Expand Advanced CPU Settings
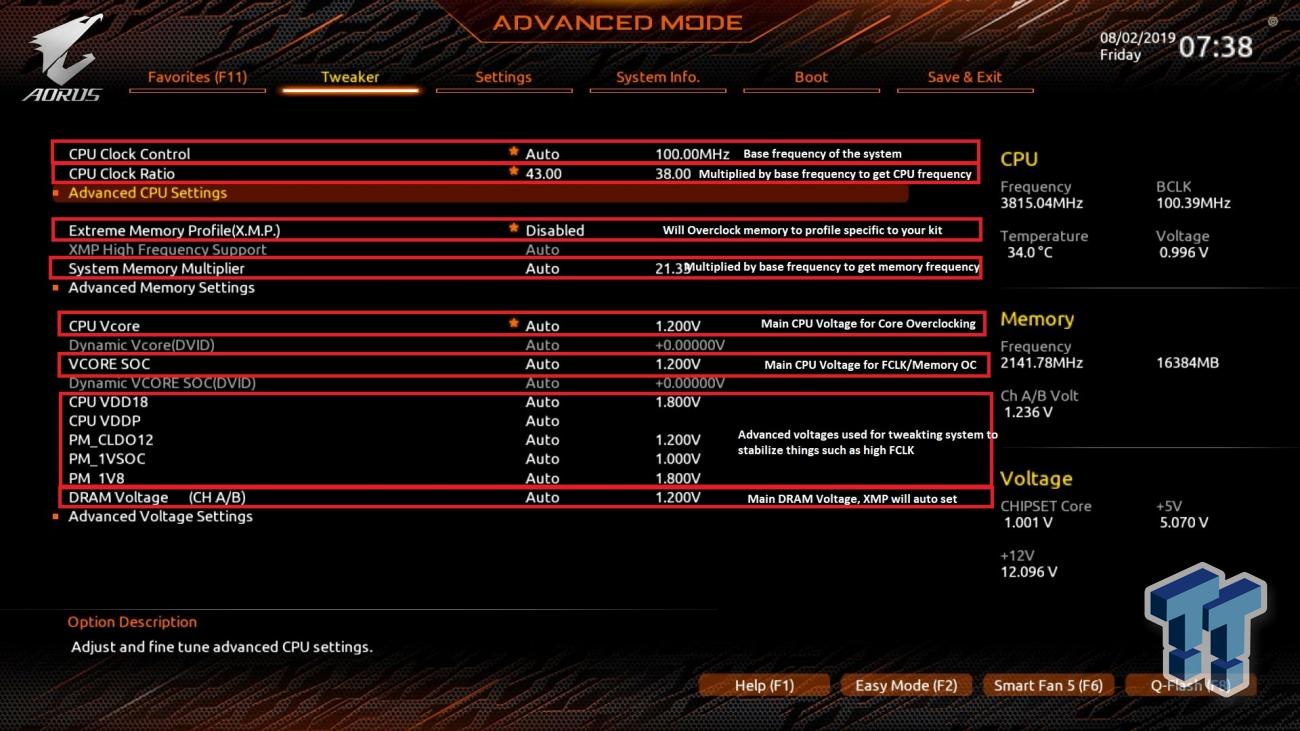This screenshot has width=1300, height=731. 148,192
